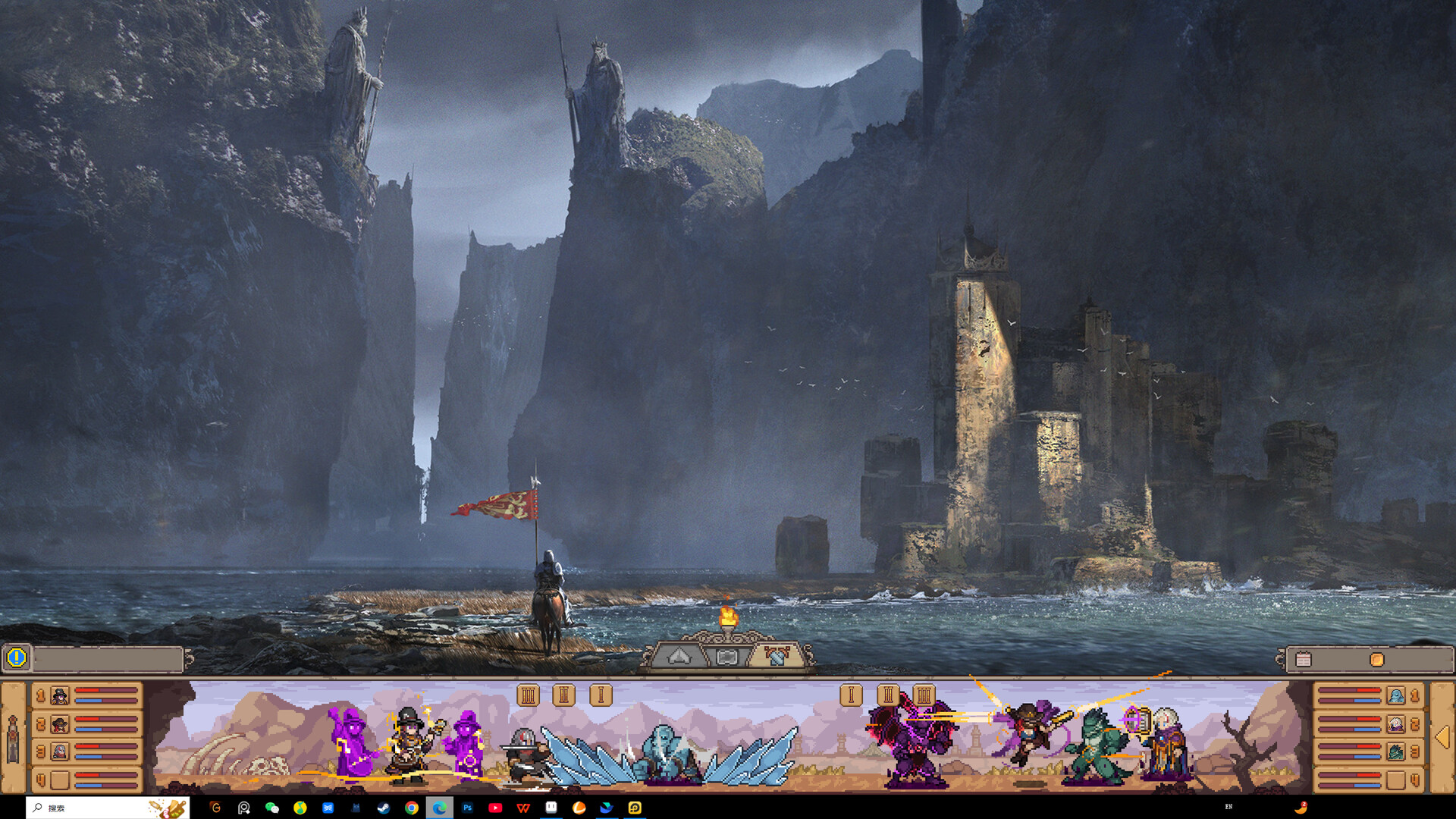
Task: Choose right team white-haired mage portrait
Action: tap(1395, 724)
